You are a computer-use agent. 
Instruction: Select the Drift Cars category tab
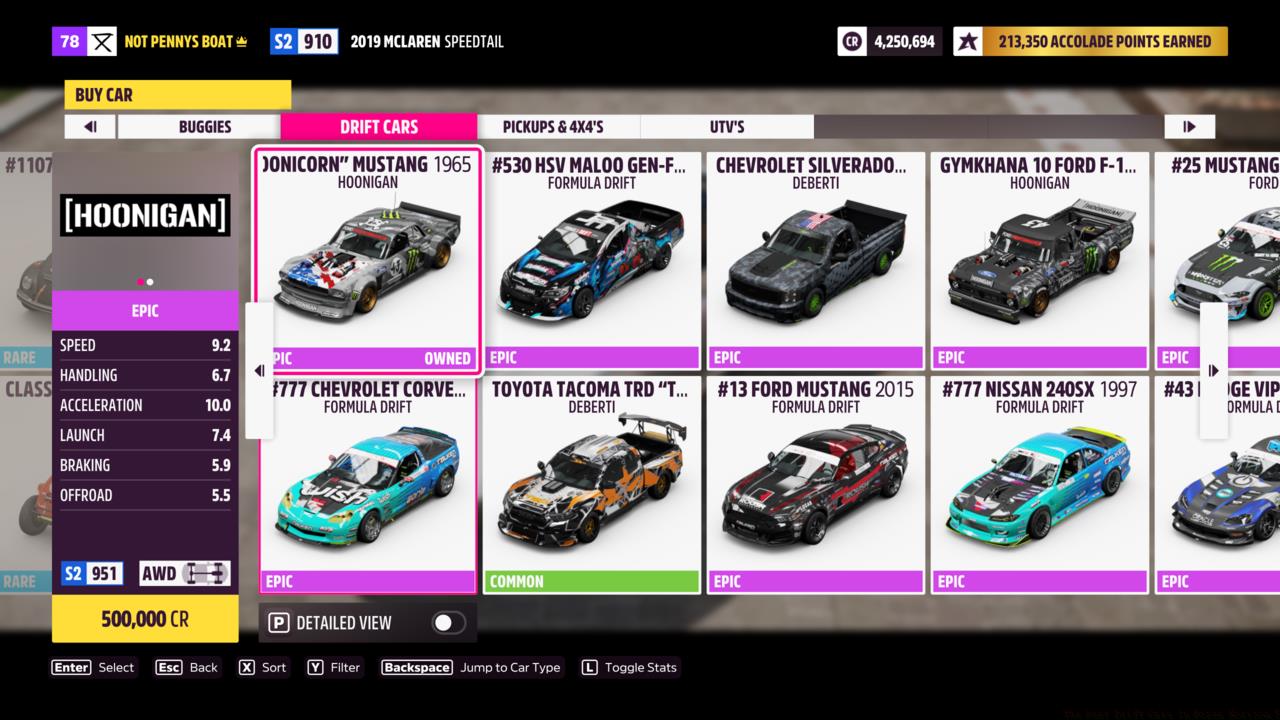pyautogui.click(x=378, y=127)
